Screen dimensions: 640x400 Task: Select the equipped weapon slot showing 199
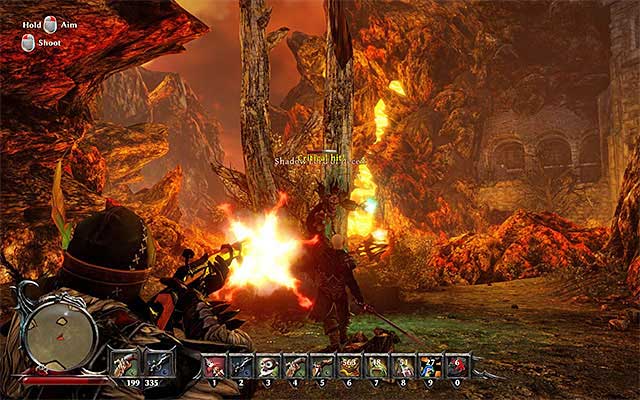click(x=127, y=364)
